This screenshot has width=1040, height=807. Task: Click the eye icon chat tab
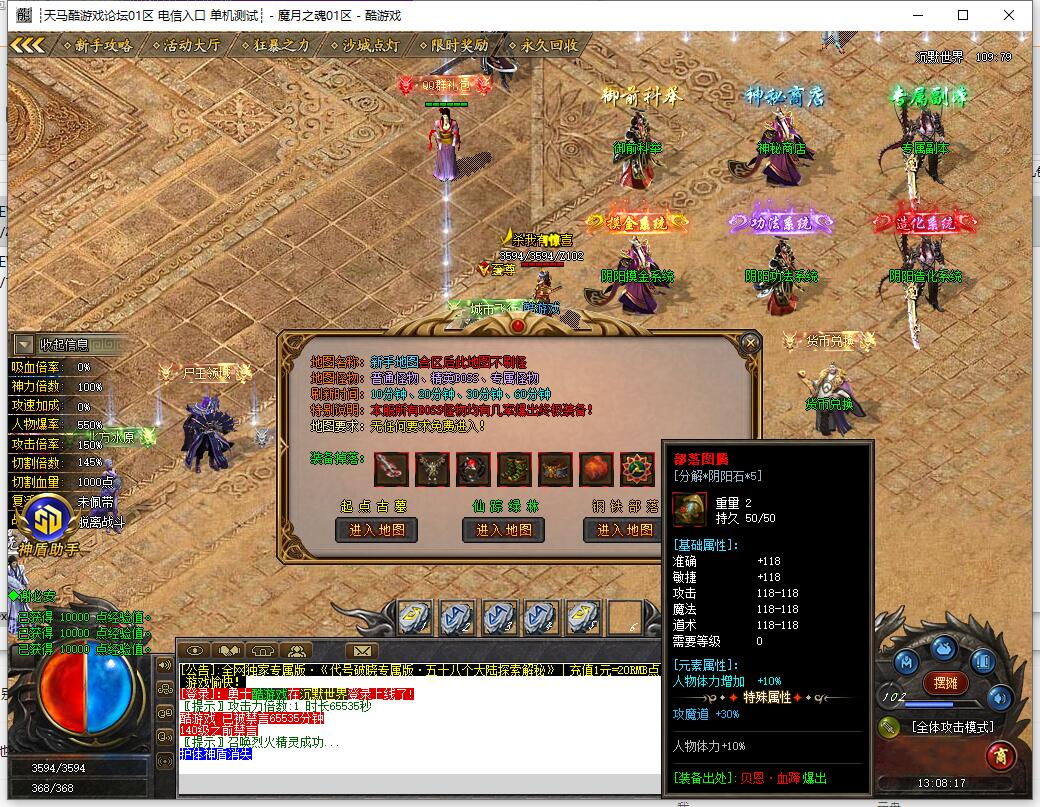[195, 651]
